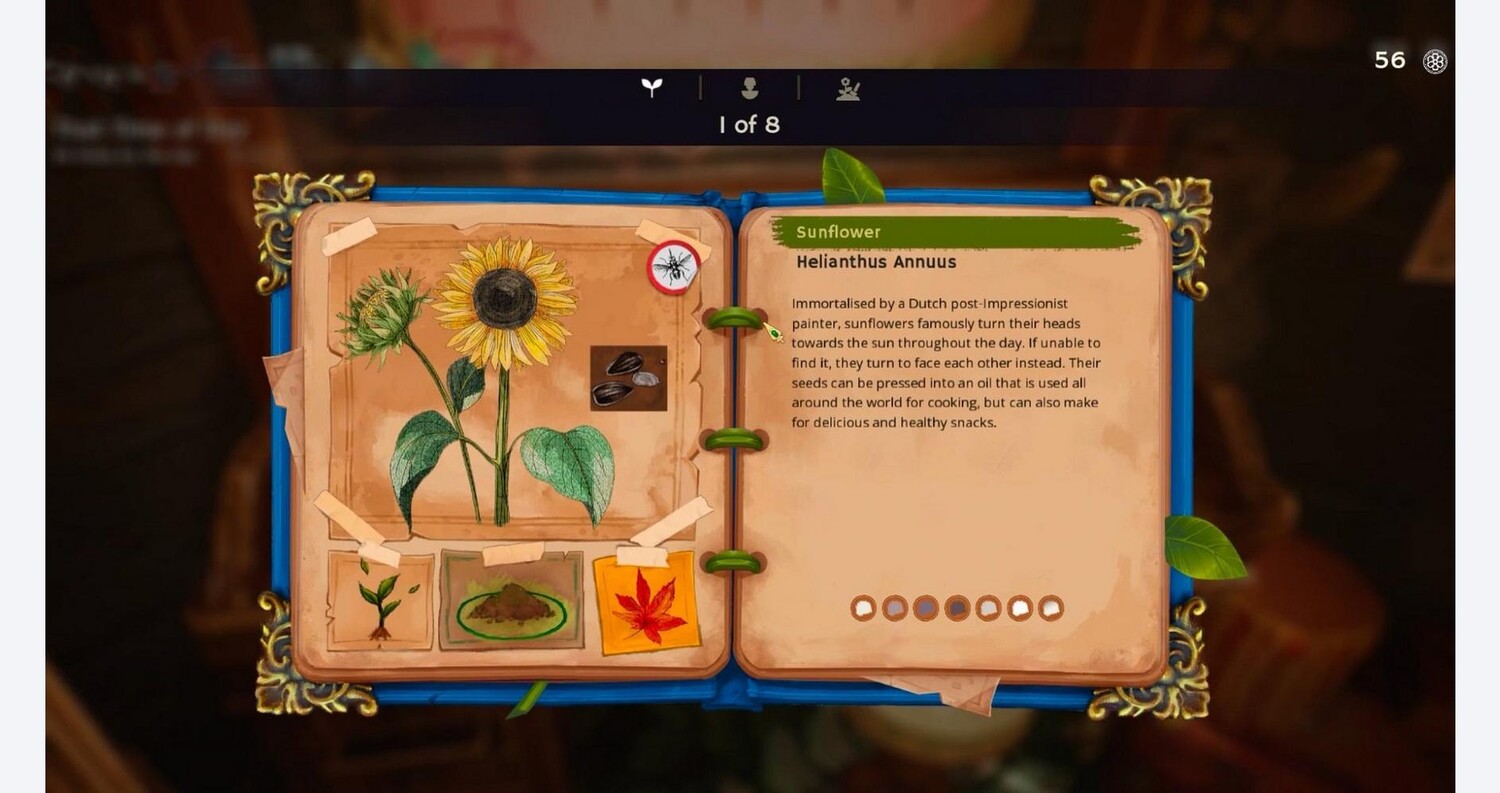Click the flower currency icon
1500x793 pixels.
(x=1435, y=61)
